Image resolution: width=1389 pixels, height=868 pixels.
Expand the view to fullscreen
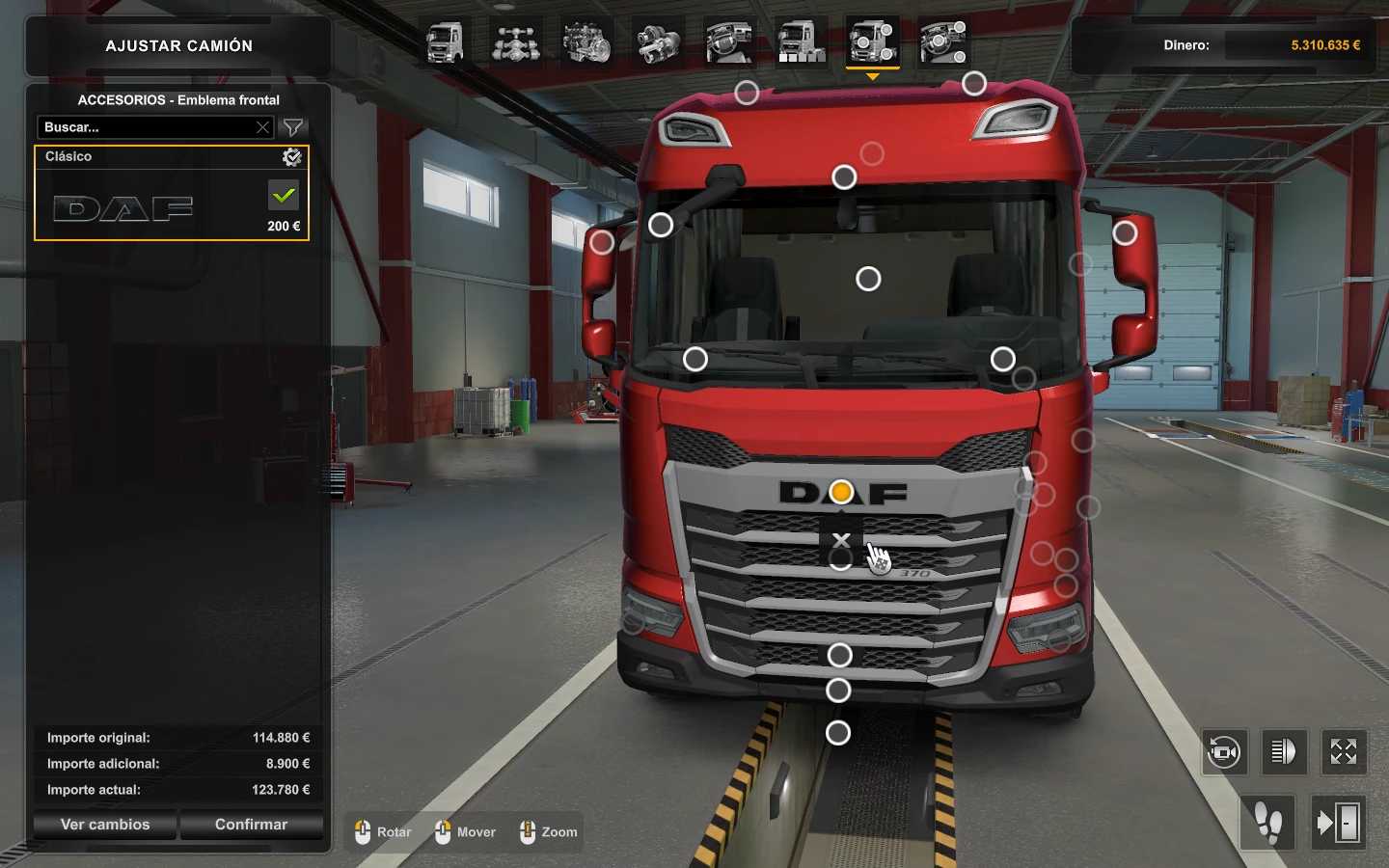1344,751
